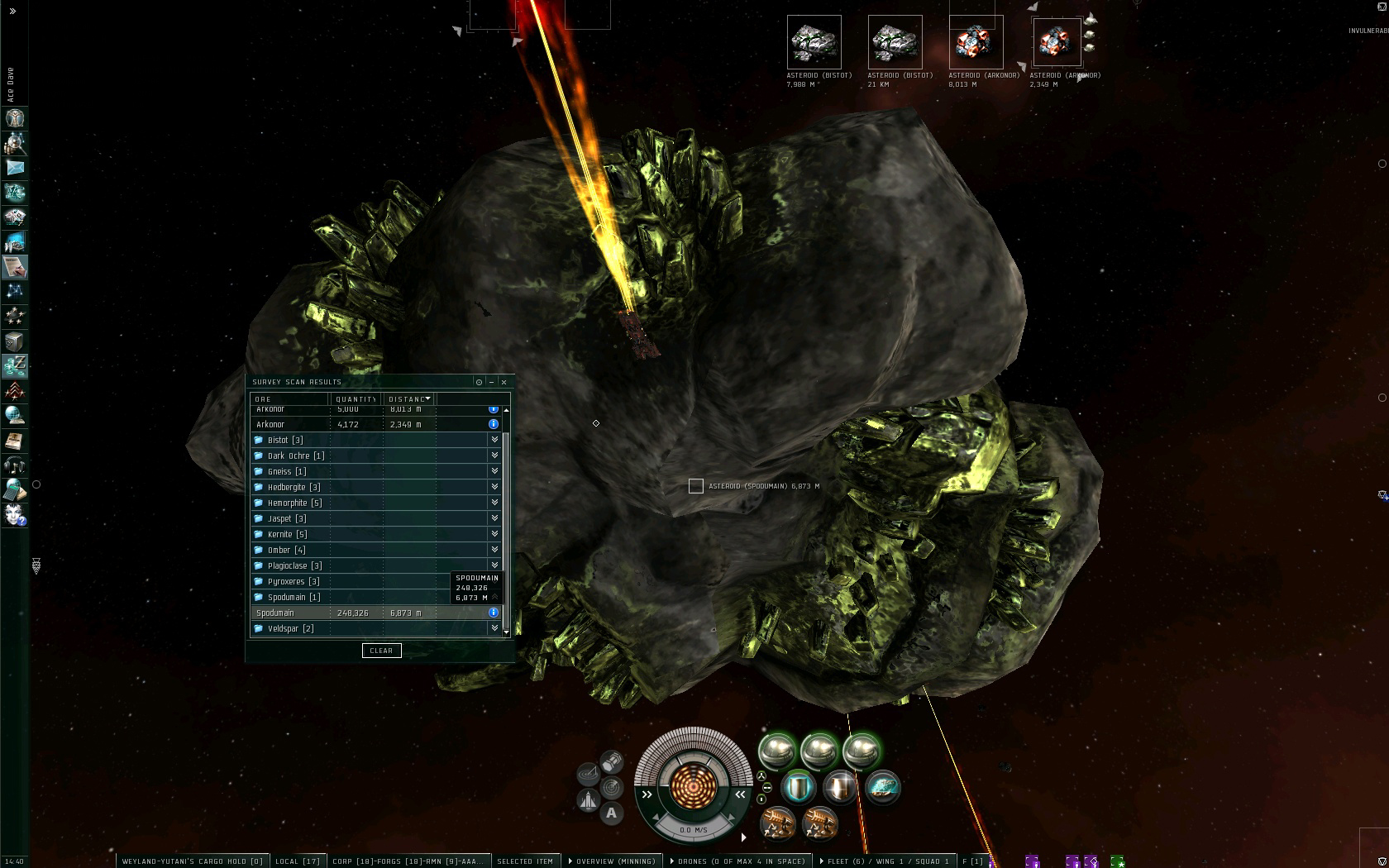
Task: Expand the Bistot ore group
Action: click(x=494, y=440)
